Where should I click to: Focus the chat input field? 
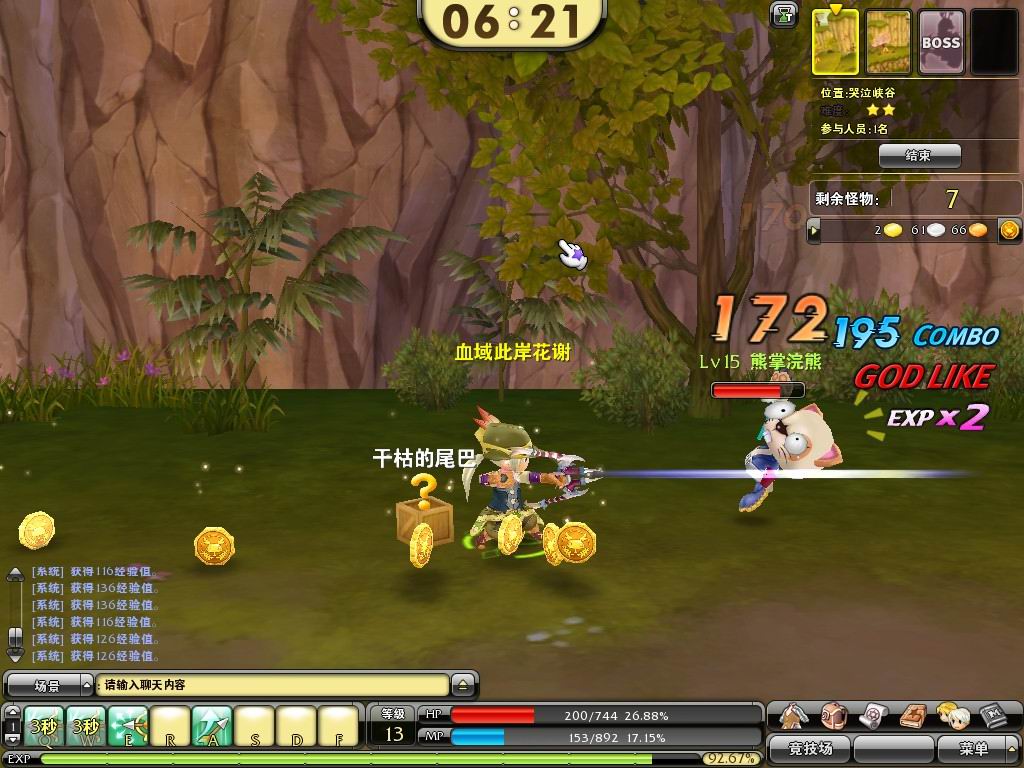pyautogui.click(x=274, y=685)
